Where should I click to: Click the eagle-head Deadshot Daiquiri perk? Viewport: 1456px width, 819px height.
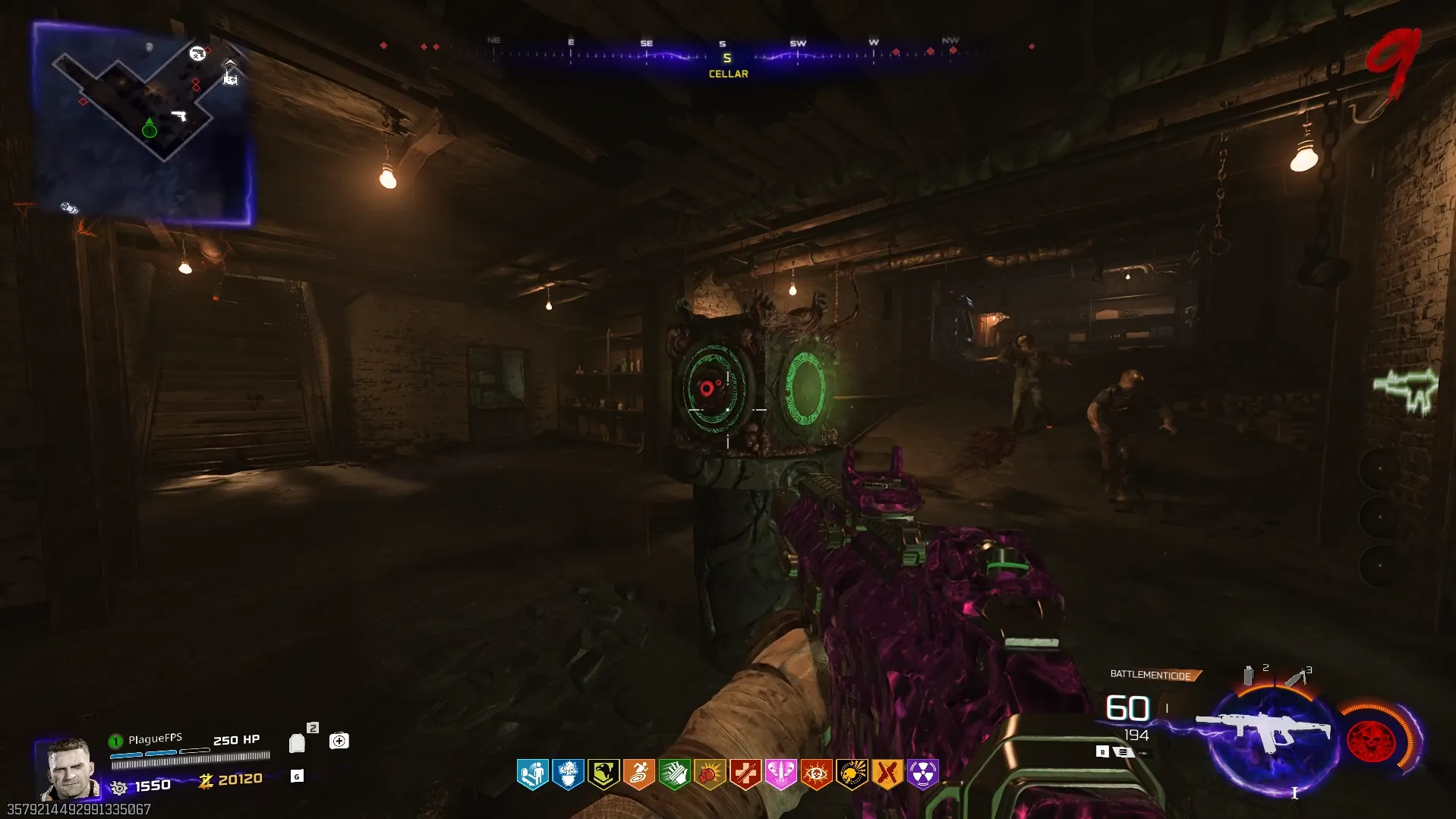point(604,774)
